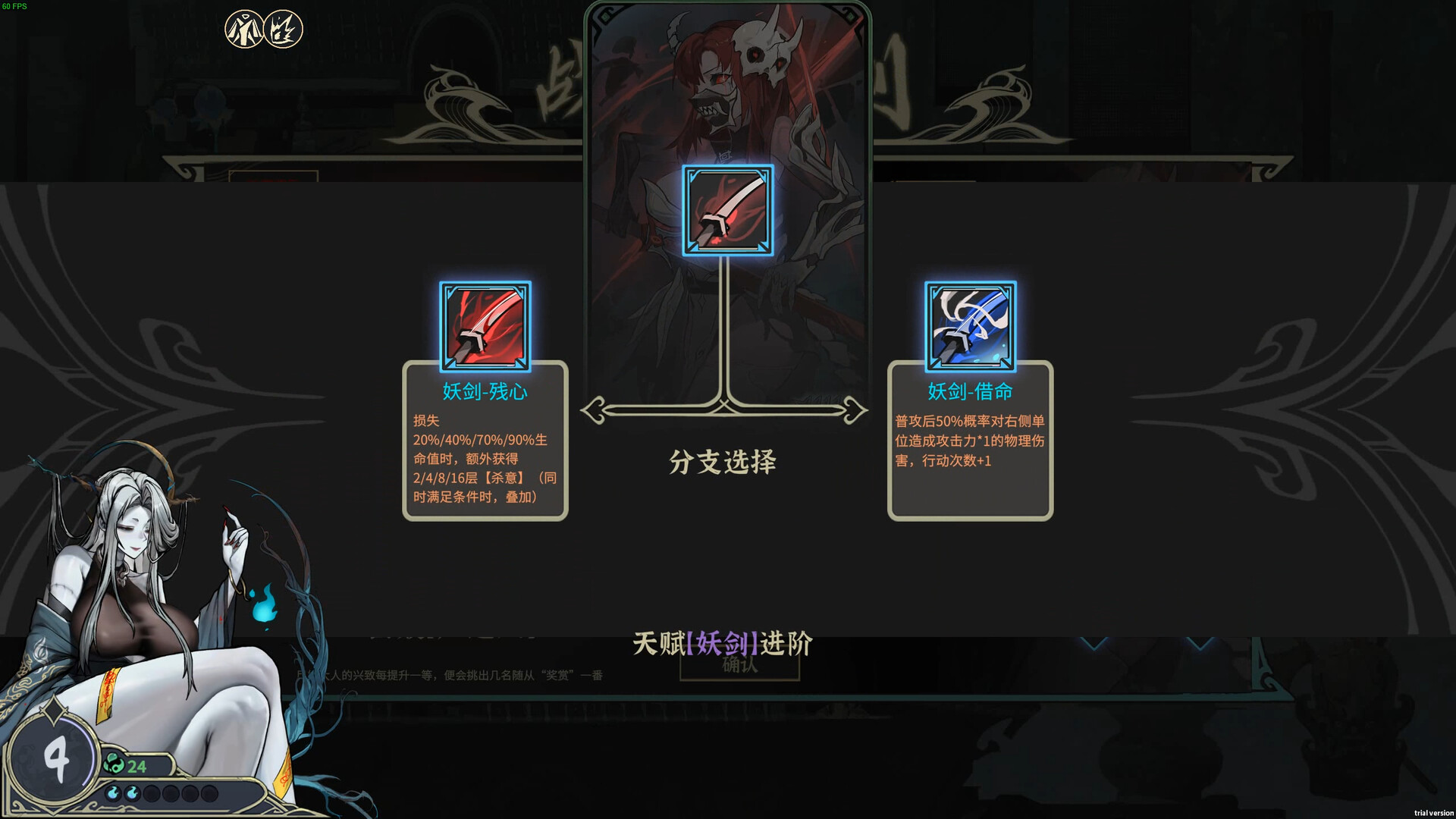This screenshot has width=1456, height=819.
Task: Click the burst emblem icon at top left
Action: pos(281,28)
